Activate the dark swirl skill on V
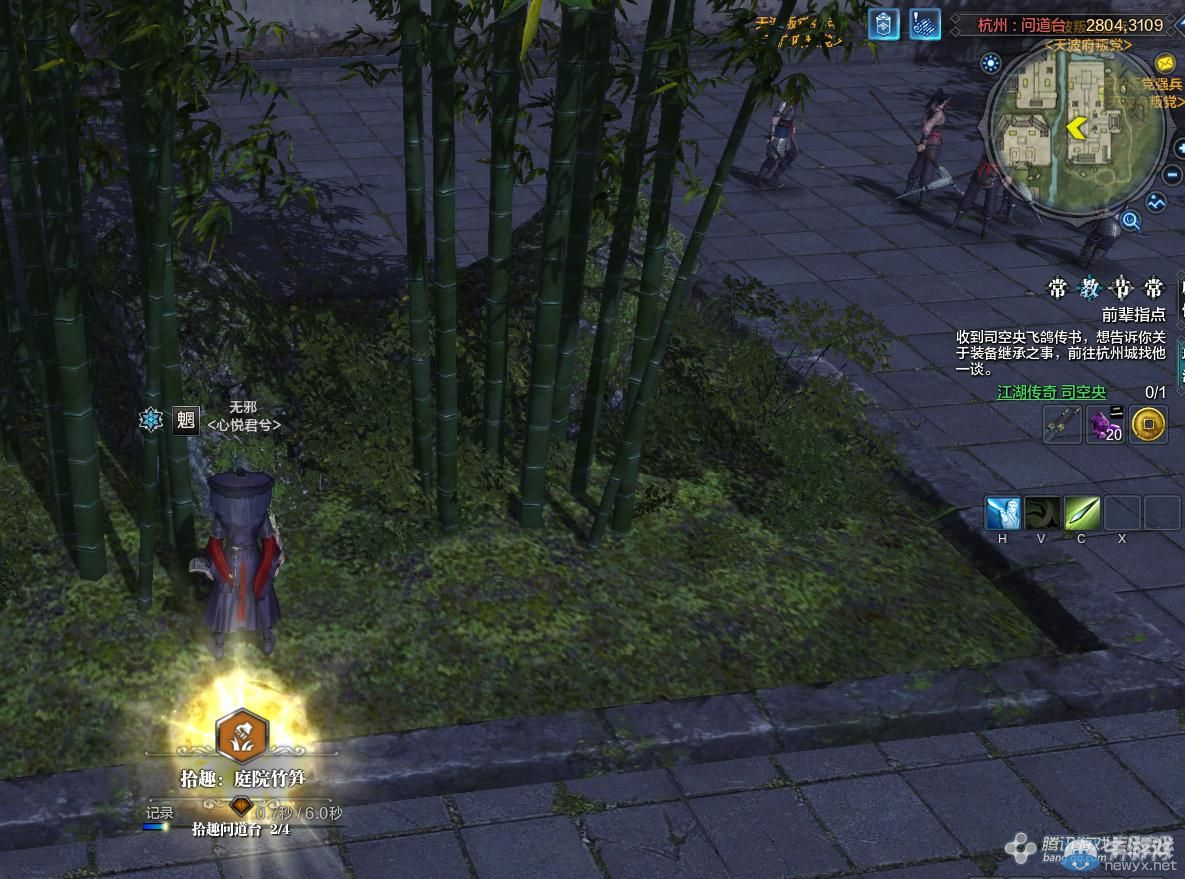 (x=1042, y=514)
